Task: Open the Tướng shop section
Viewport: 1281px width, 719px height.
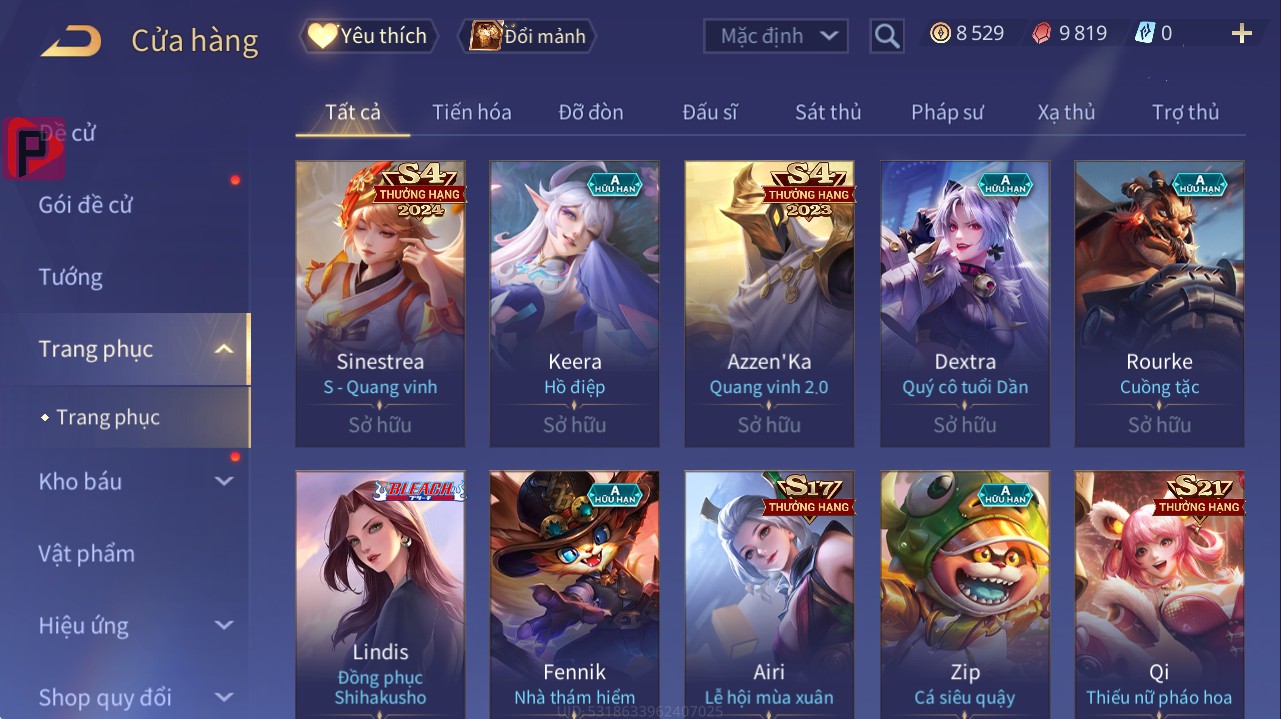Action: coord(71,277)
